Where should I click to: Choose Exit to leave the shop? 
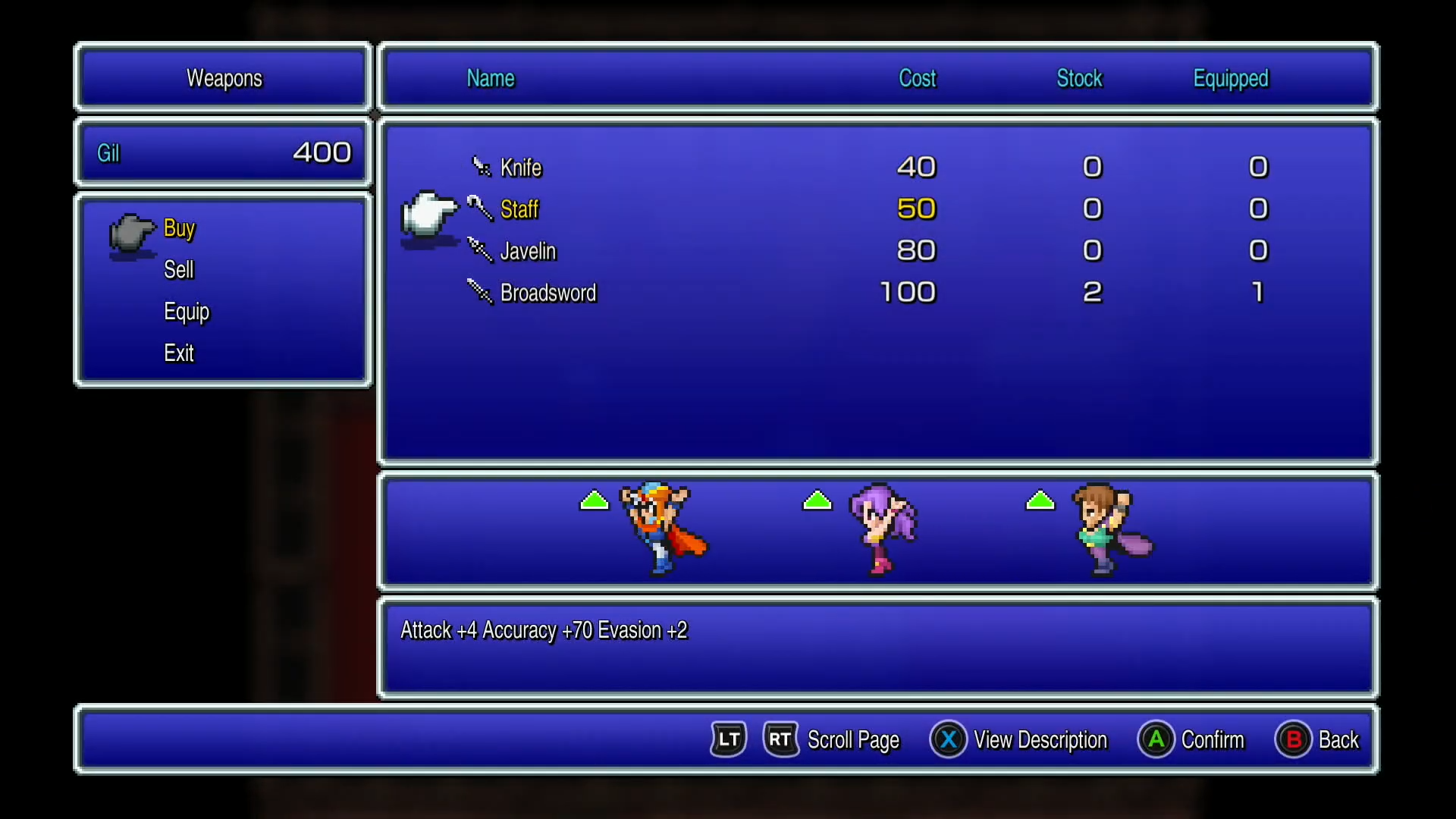pos(178,352)
